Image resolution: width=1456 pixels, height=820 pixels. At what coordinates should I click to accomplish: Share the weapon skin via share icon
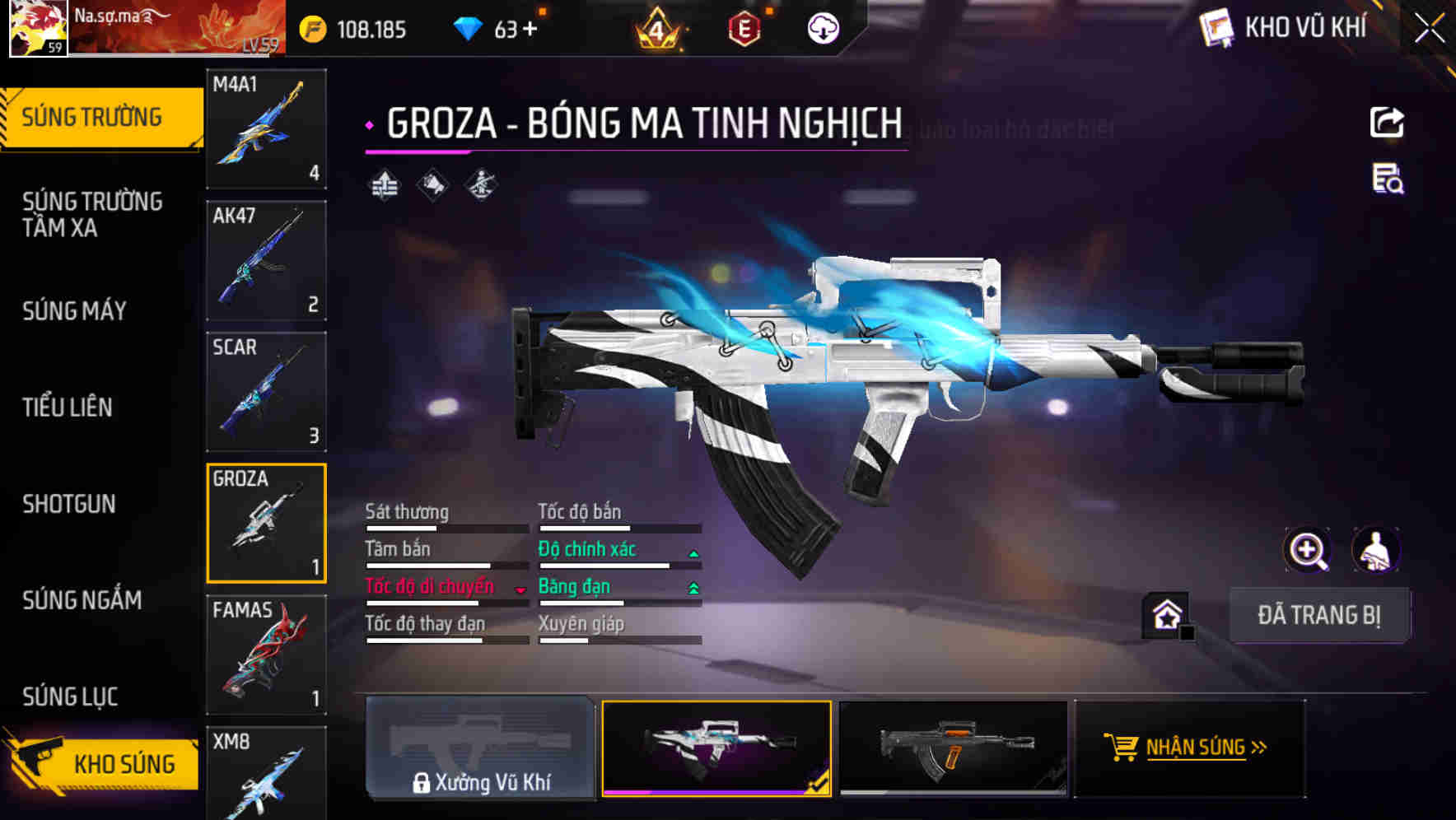click(x=1387, y=123)
